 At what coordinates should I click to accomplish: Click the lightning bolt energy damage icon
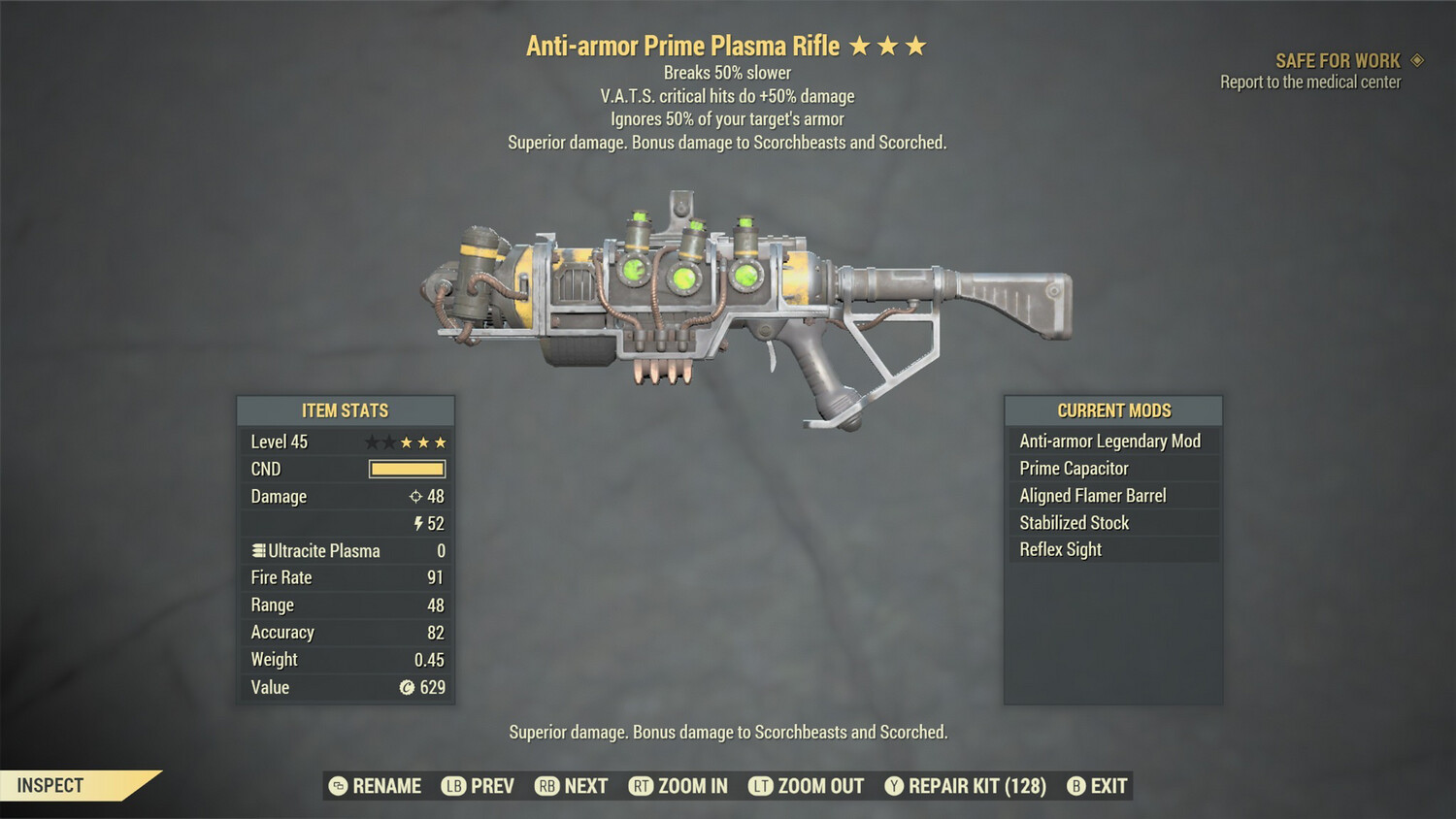pyautogui.click(x=417, y=524)
